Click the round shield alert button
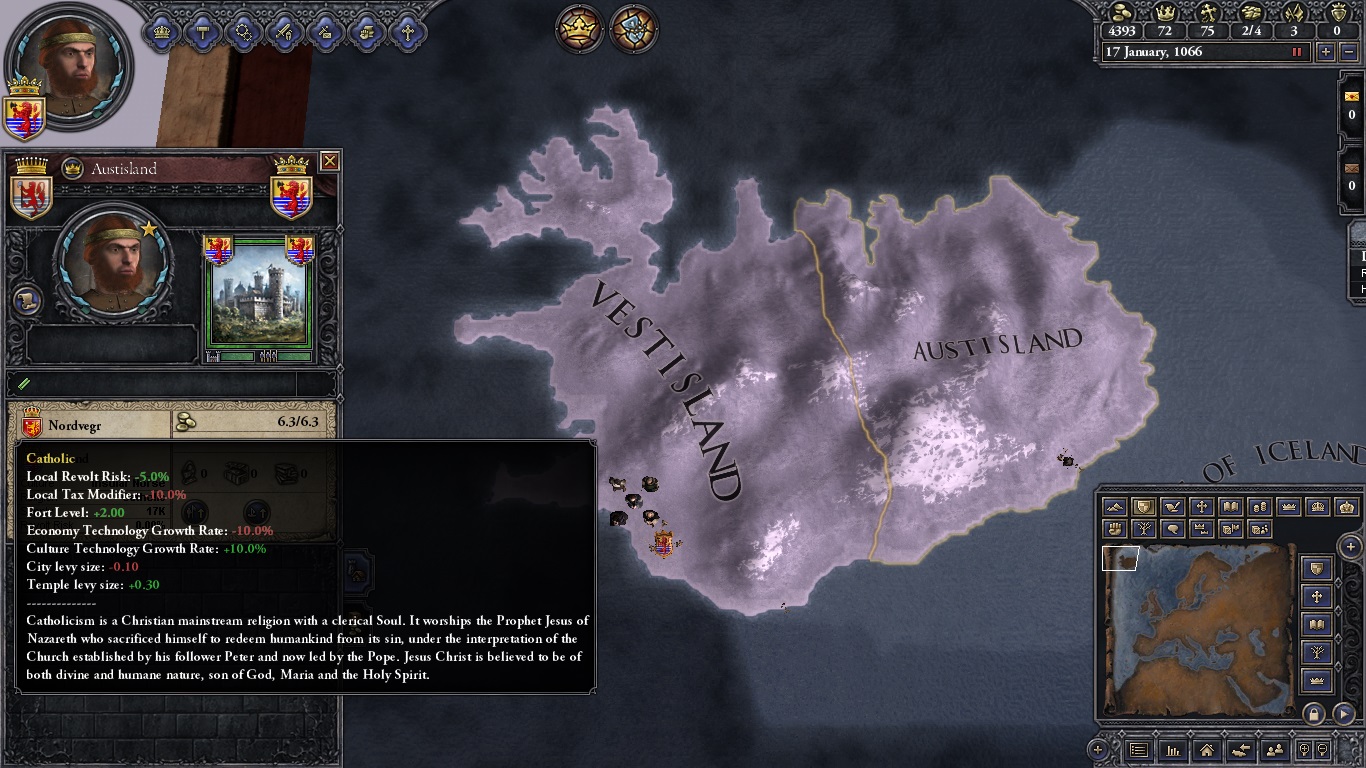The height and width of the screenshot is (768, 1366). 634,30
